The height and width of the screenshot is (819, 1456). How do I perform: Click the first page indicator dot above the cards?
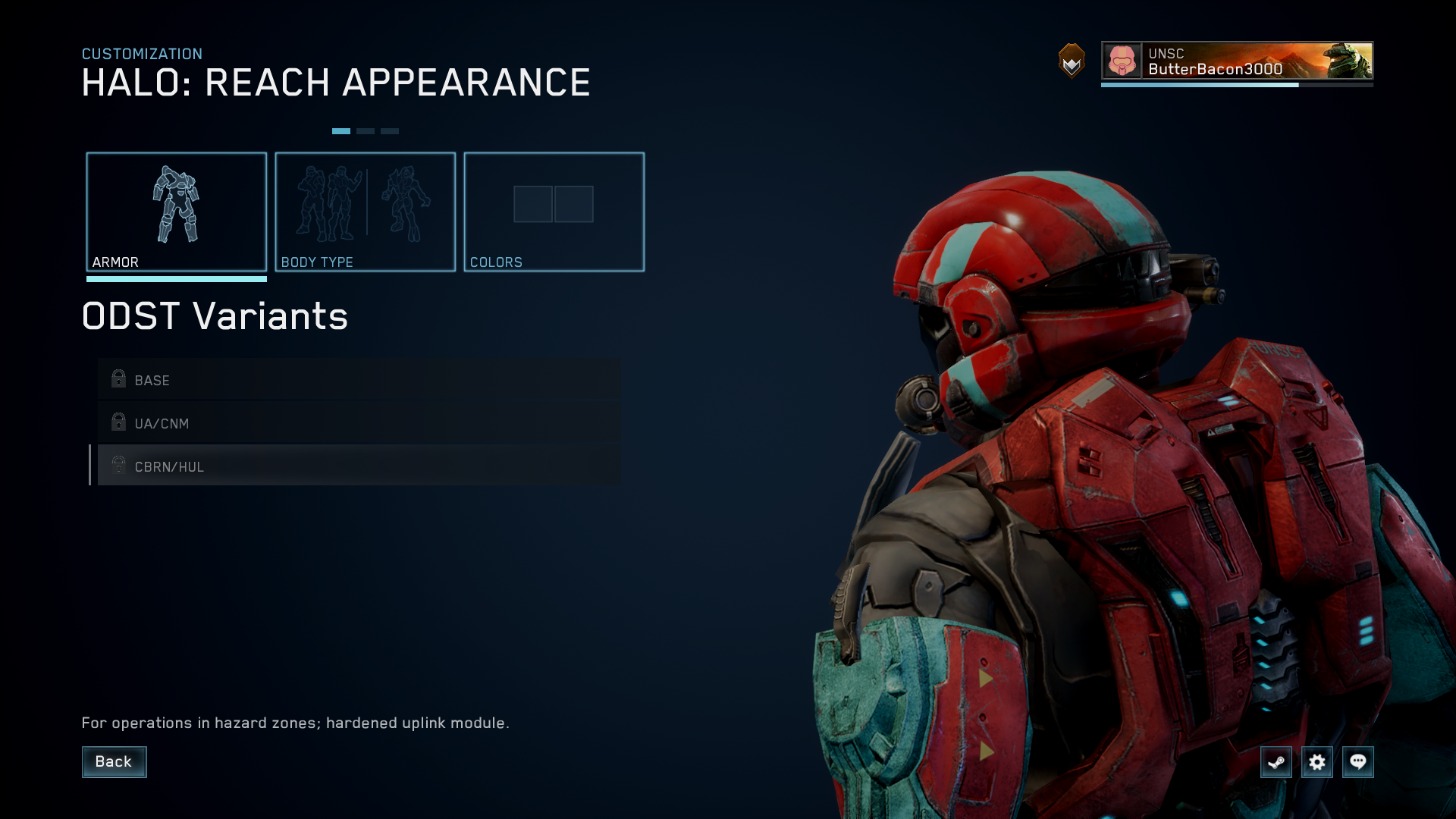pyautogui.click(x=342, y=130)
